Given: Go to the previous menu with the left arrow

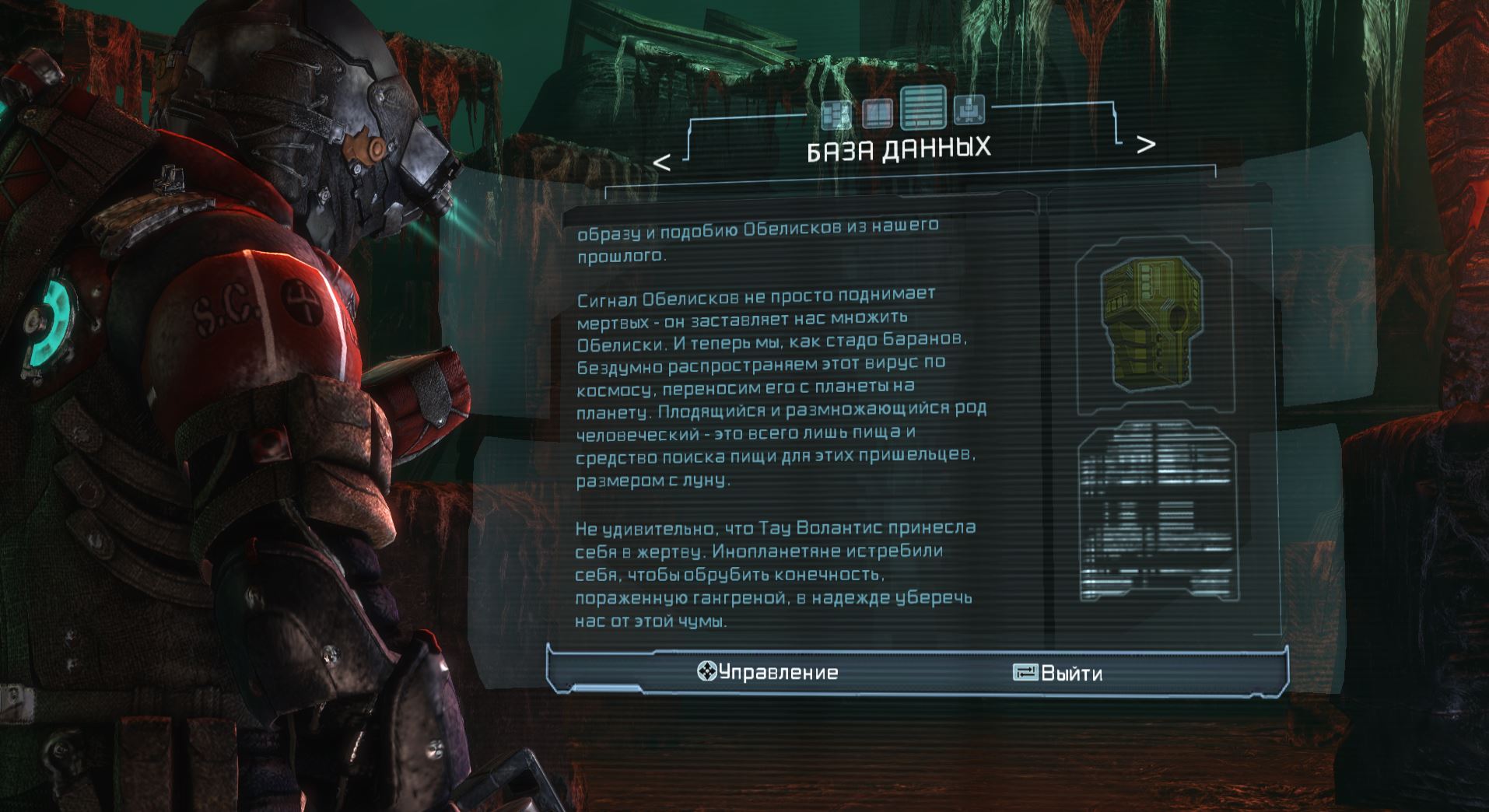Looking at the screenshot, I should (661, 163).
